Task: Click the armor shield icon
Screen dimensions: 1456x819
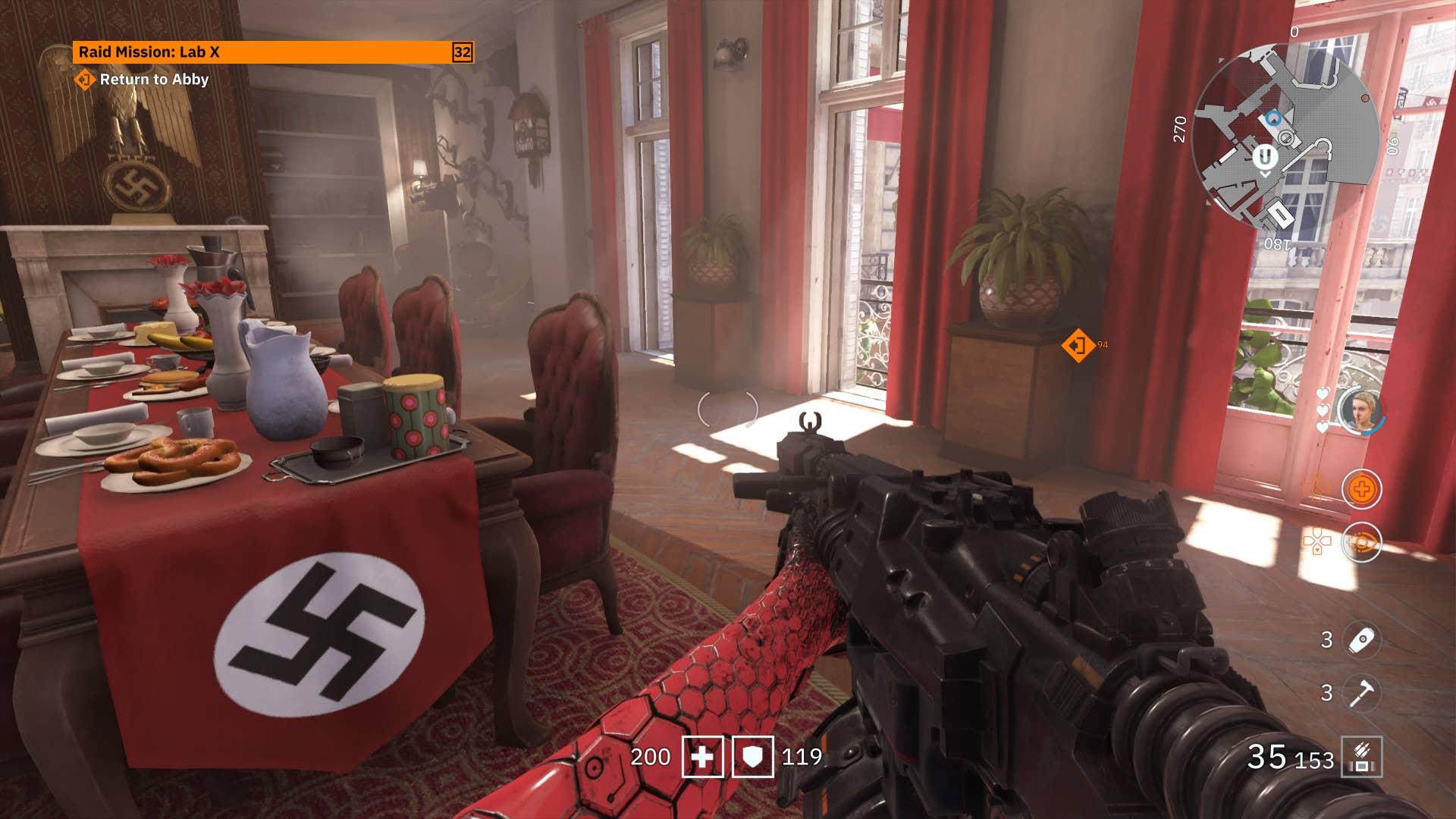Action: tap(752, 757)
